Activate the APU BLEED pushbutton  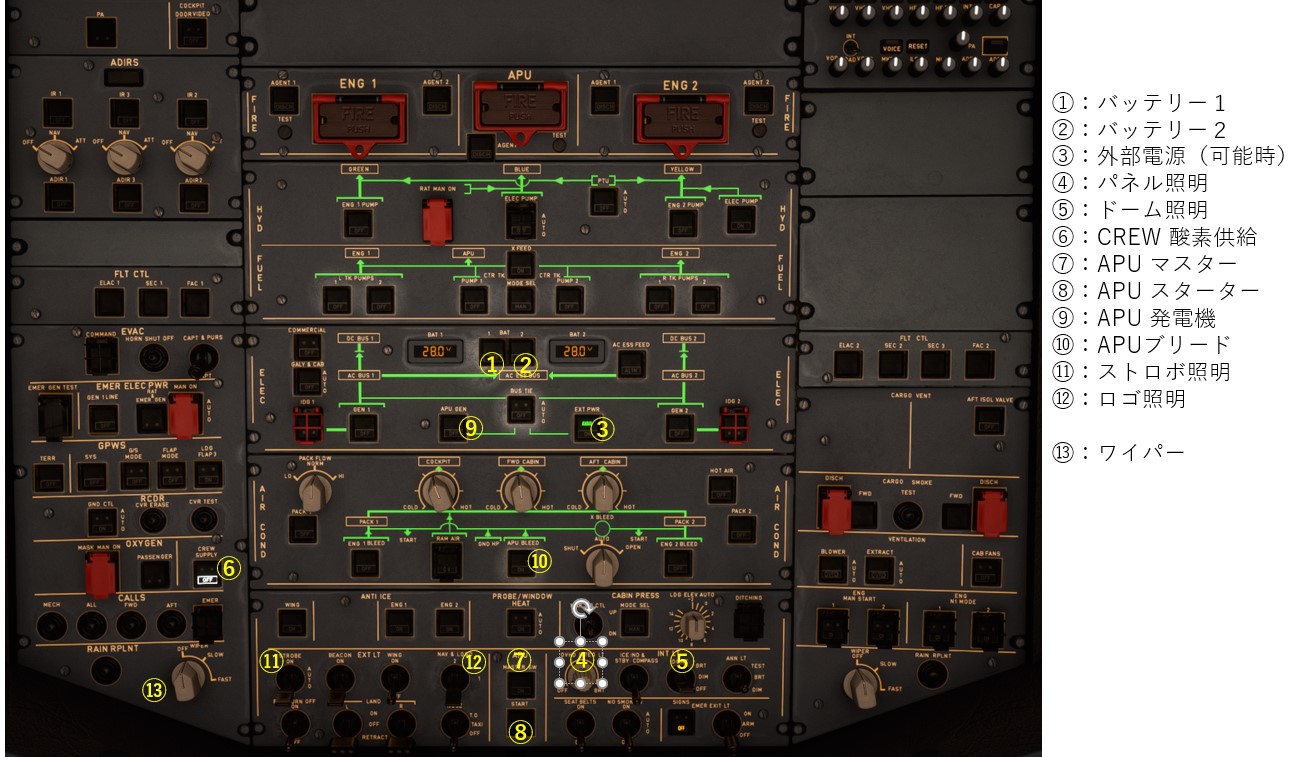[x=519, y=564]
